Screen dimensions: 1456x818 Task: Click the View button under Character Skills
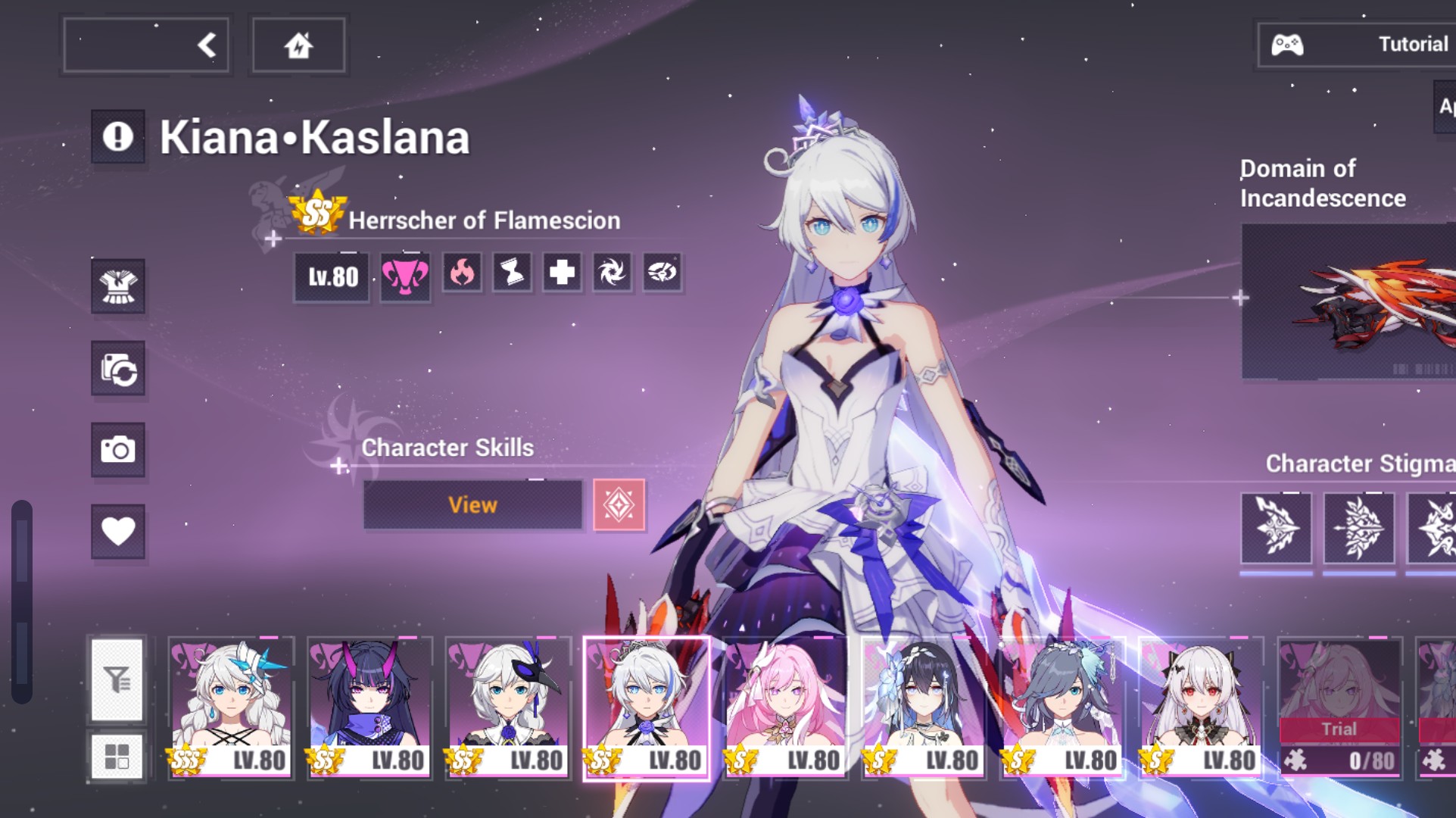[x=472, y=504]
